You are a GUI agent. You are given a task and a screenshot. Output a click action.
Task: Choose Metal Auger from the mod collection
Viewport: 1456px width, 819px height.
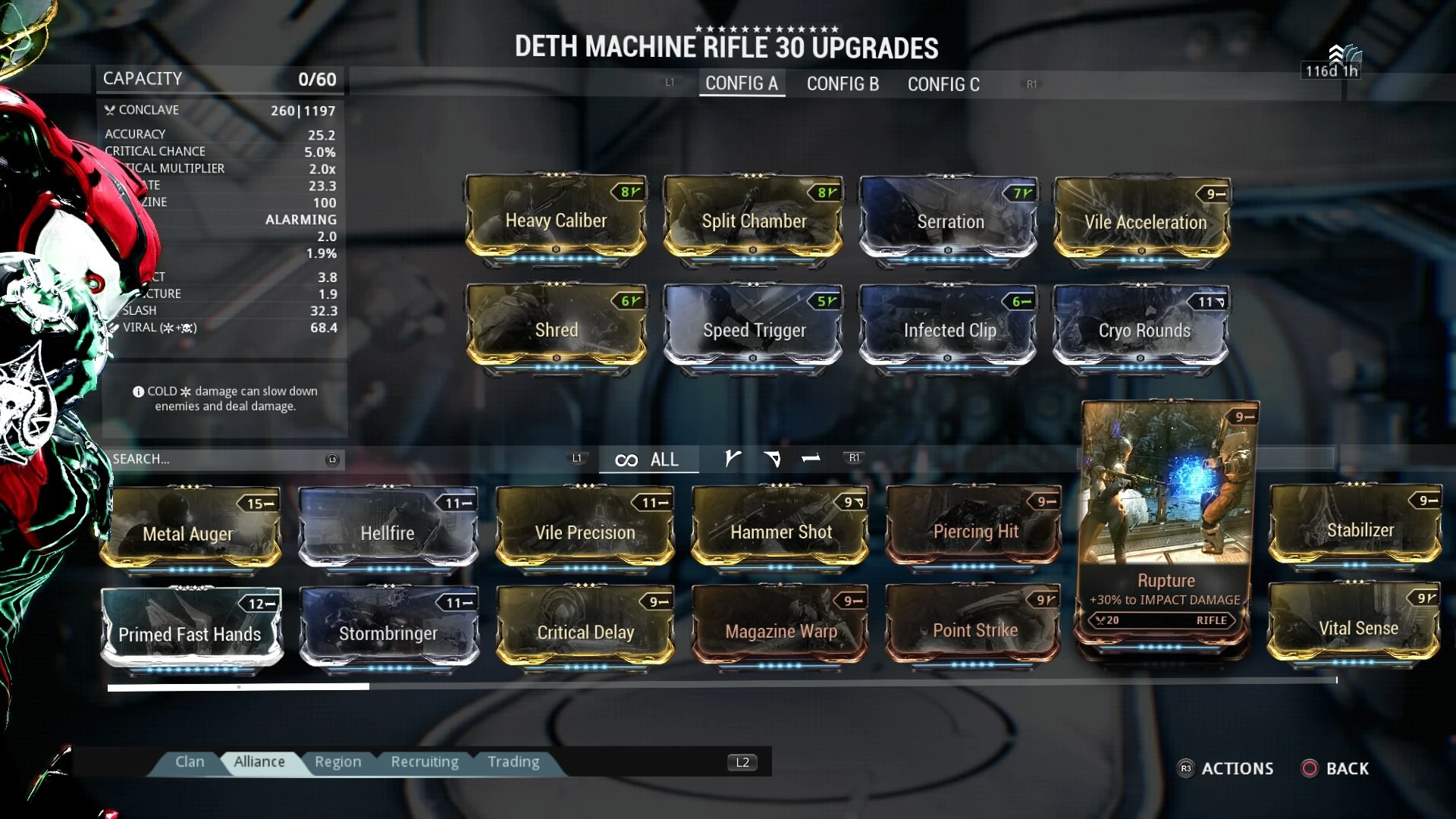190,532
